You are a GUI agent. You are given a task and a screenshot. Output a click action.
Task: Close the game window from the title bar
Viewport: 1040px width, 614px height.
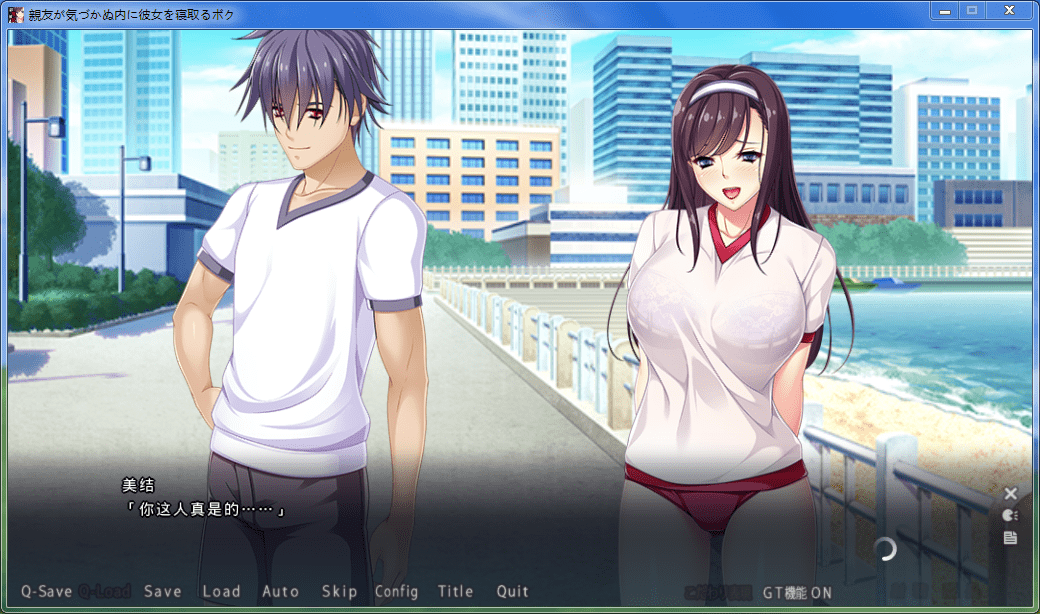(1009, 10)
